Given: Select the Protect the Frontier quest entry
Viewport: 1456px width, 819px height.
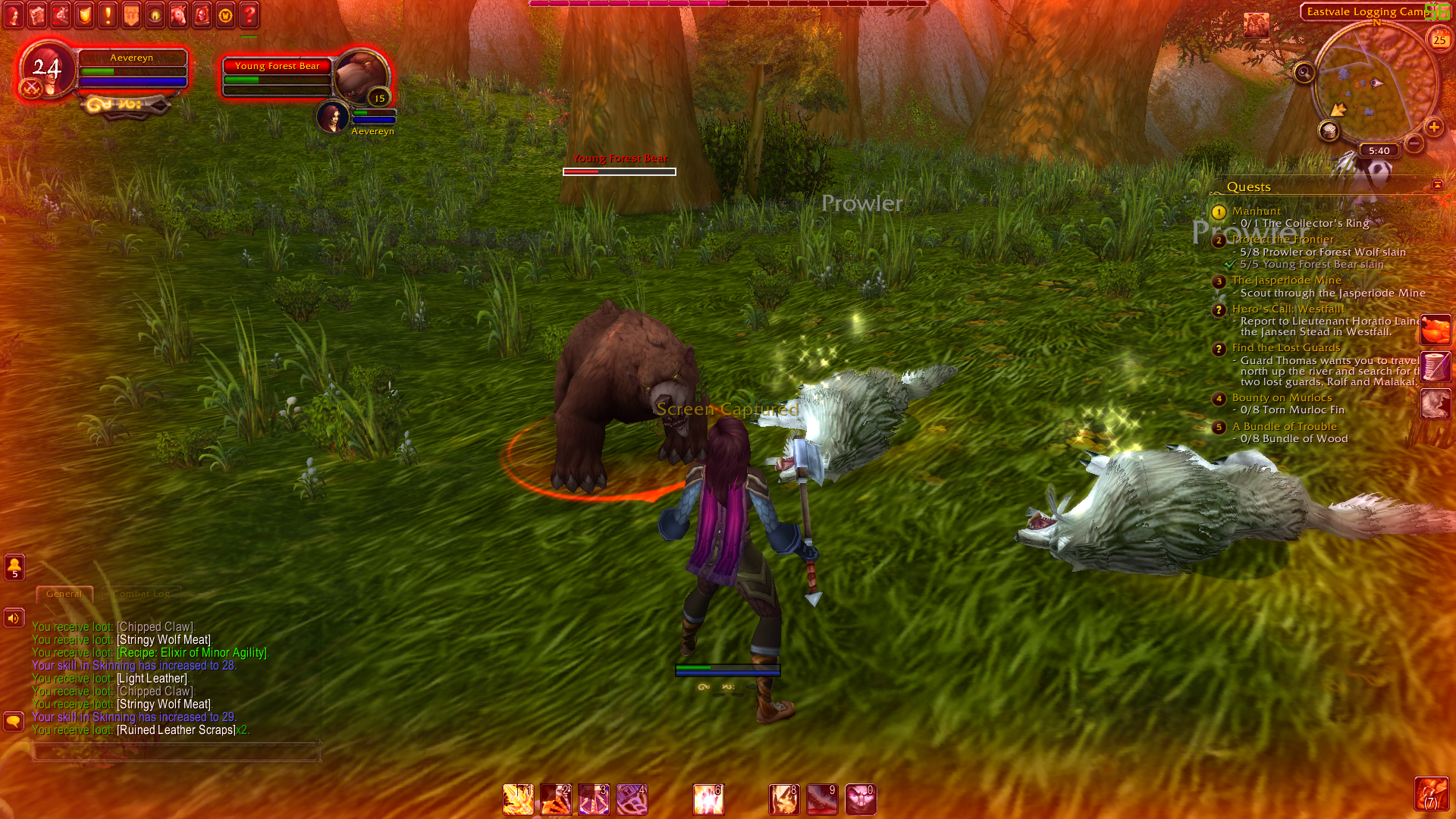Looking at the screenshot, I should click(x=1282, y=240).
